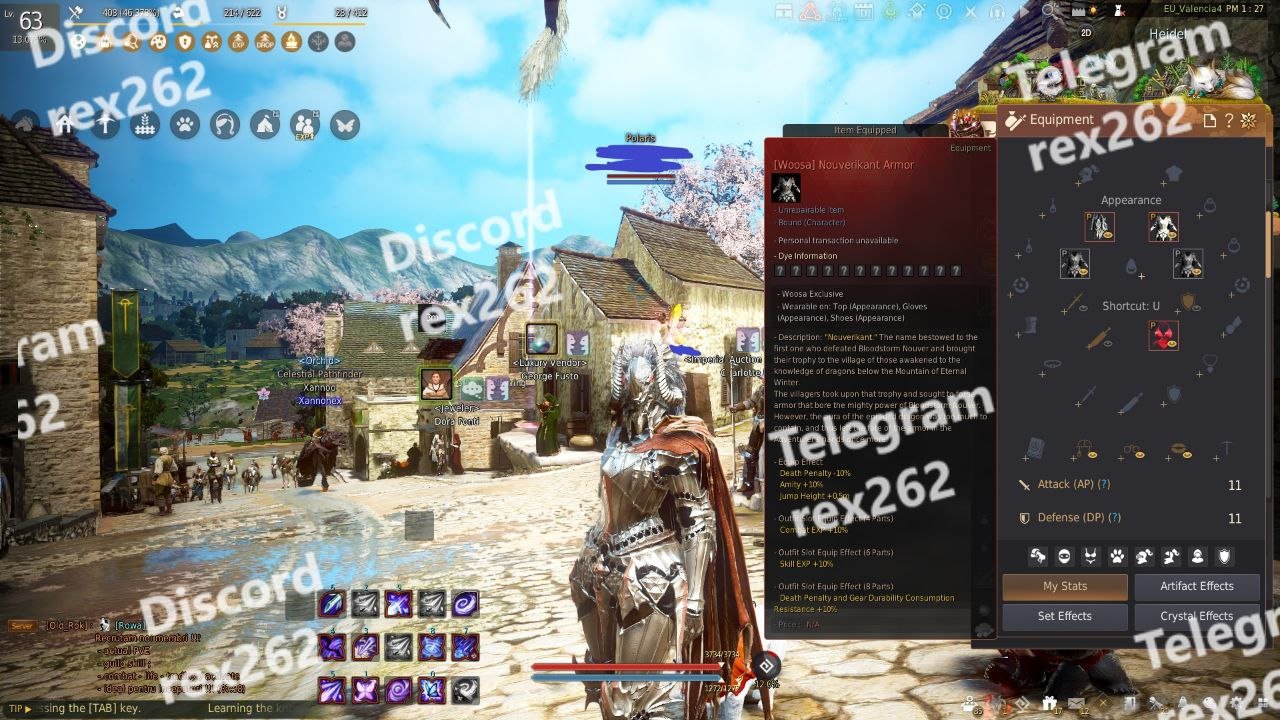The width and height of the screenshot is (1280, 720).
Task: Open the pet paw menu icon
Action: 185,124
